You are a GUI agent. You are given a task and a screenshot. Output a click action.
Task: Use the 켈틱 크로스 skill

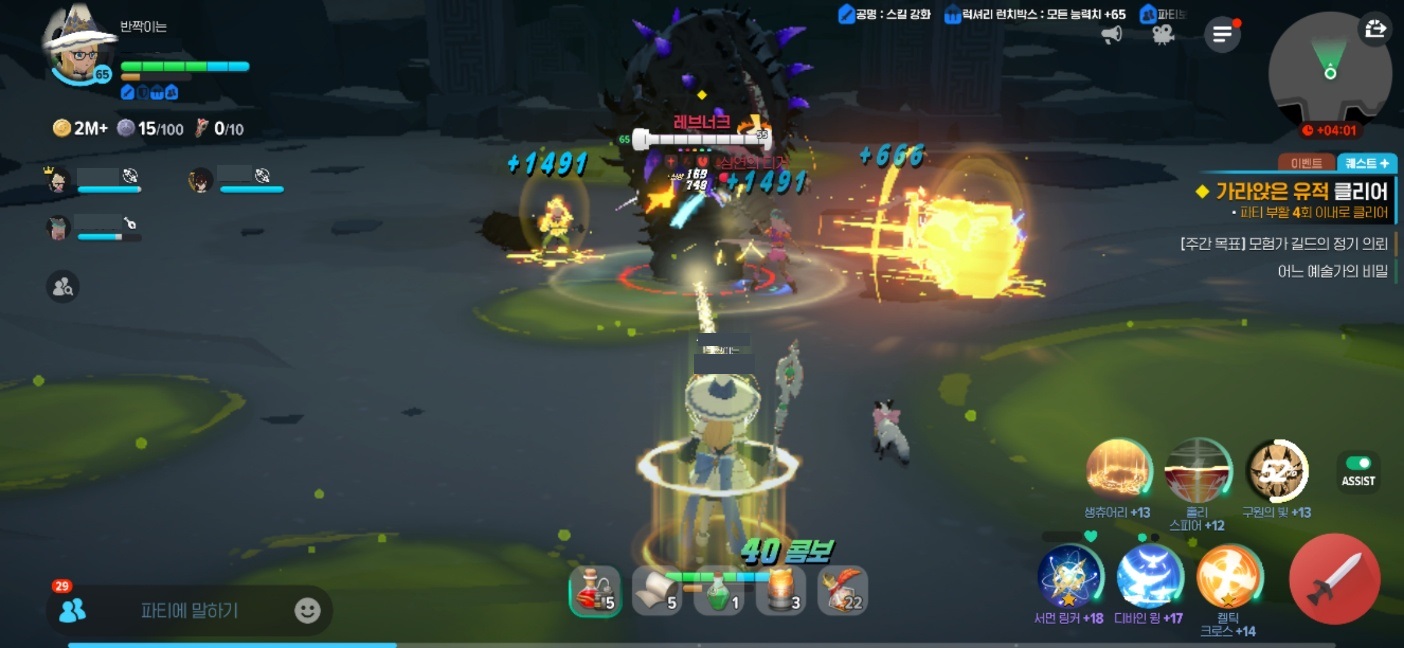click(1229, 576)
